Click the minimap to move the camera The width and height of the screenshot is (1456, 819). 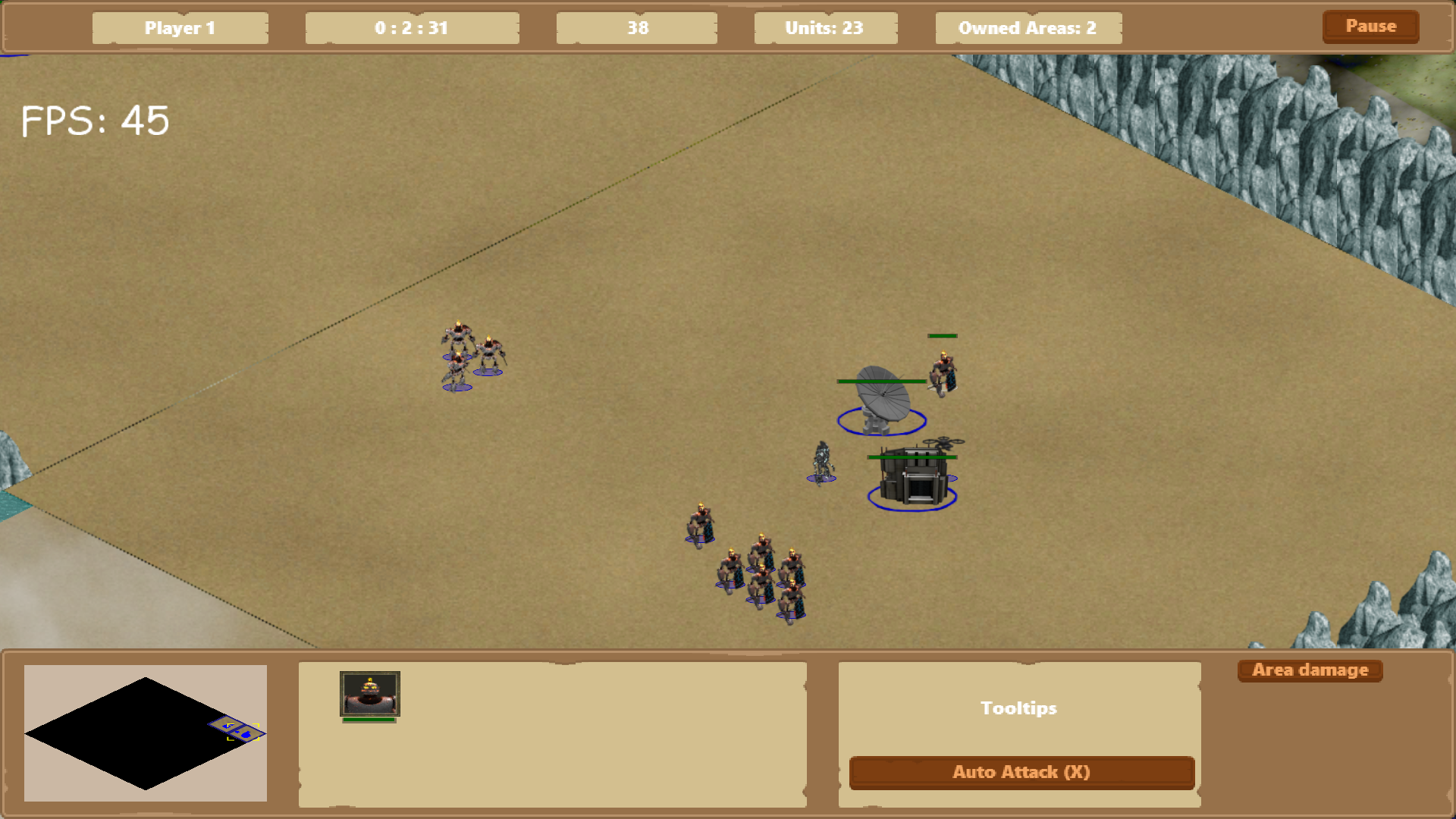pos(145,733)
